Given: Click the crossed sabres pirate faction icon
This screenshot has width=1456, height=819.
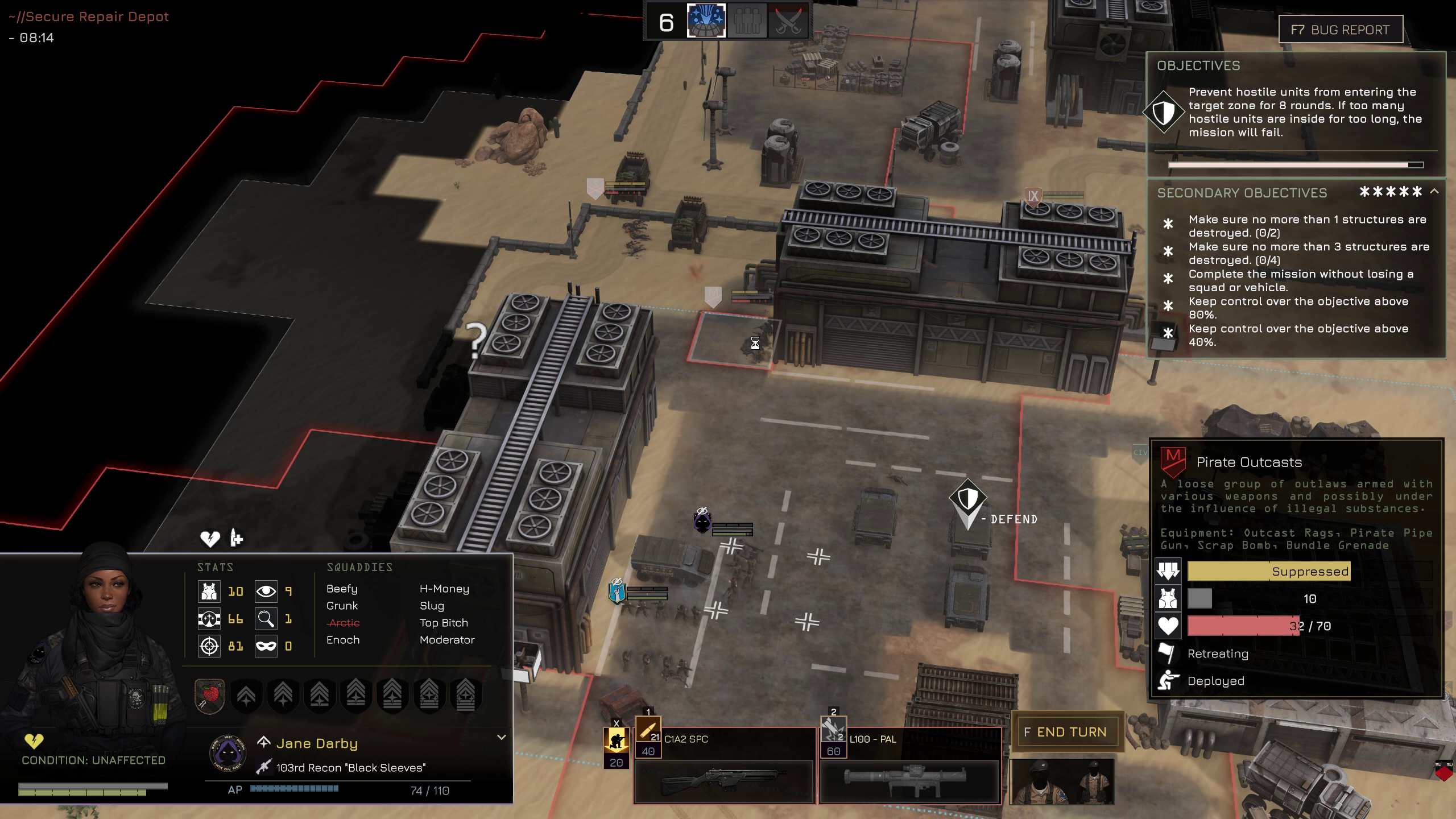Looking at the screenshot, I should tap(788, 22).
